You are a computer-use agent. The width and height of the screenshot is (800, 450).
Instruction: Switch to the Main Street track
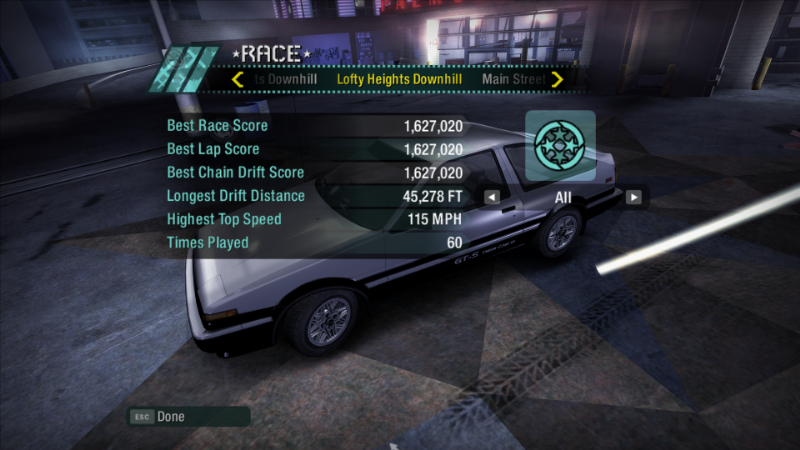tap(513, 79)
